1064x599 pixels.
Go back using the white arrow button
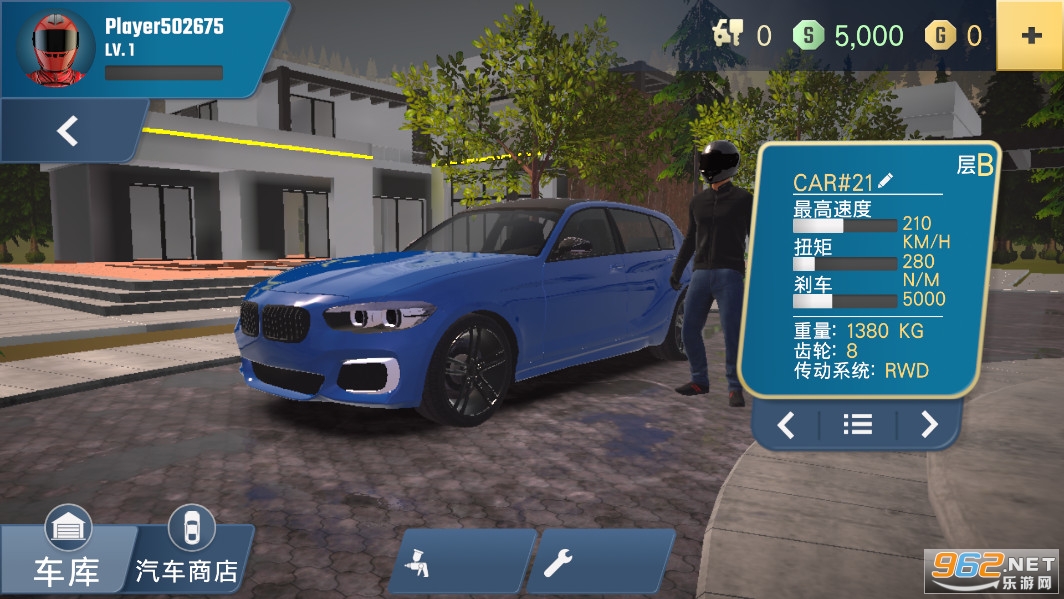coord(67,131)
